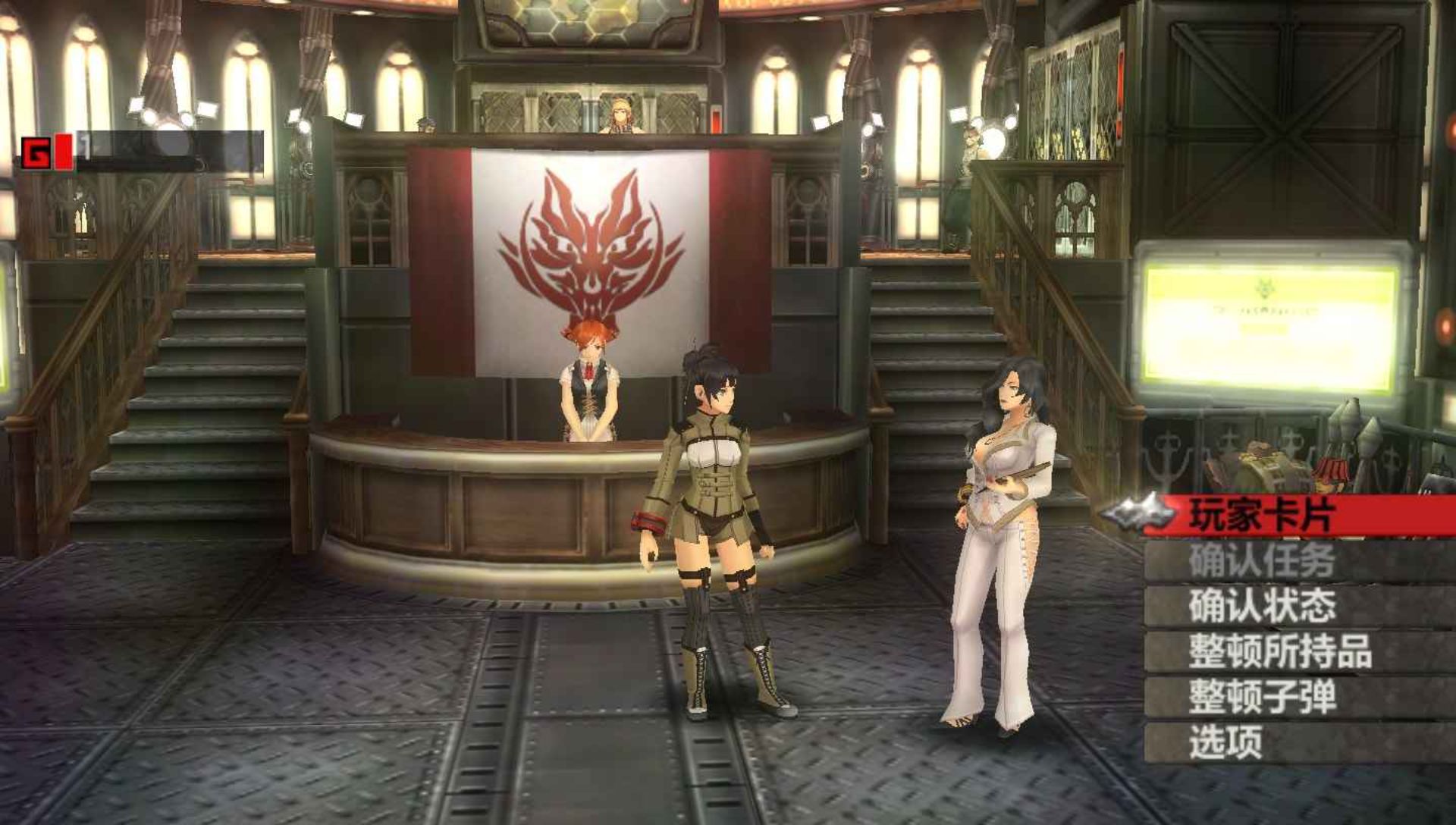1456x825 pixels.
Task: Choose the 确认状态 option
Action: [1262, 606]
